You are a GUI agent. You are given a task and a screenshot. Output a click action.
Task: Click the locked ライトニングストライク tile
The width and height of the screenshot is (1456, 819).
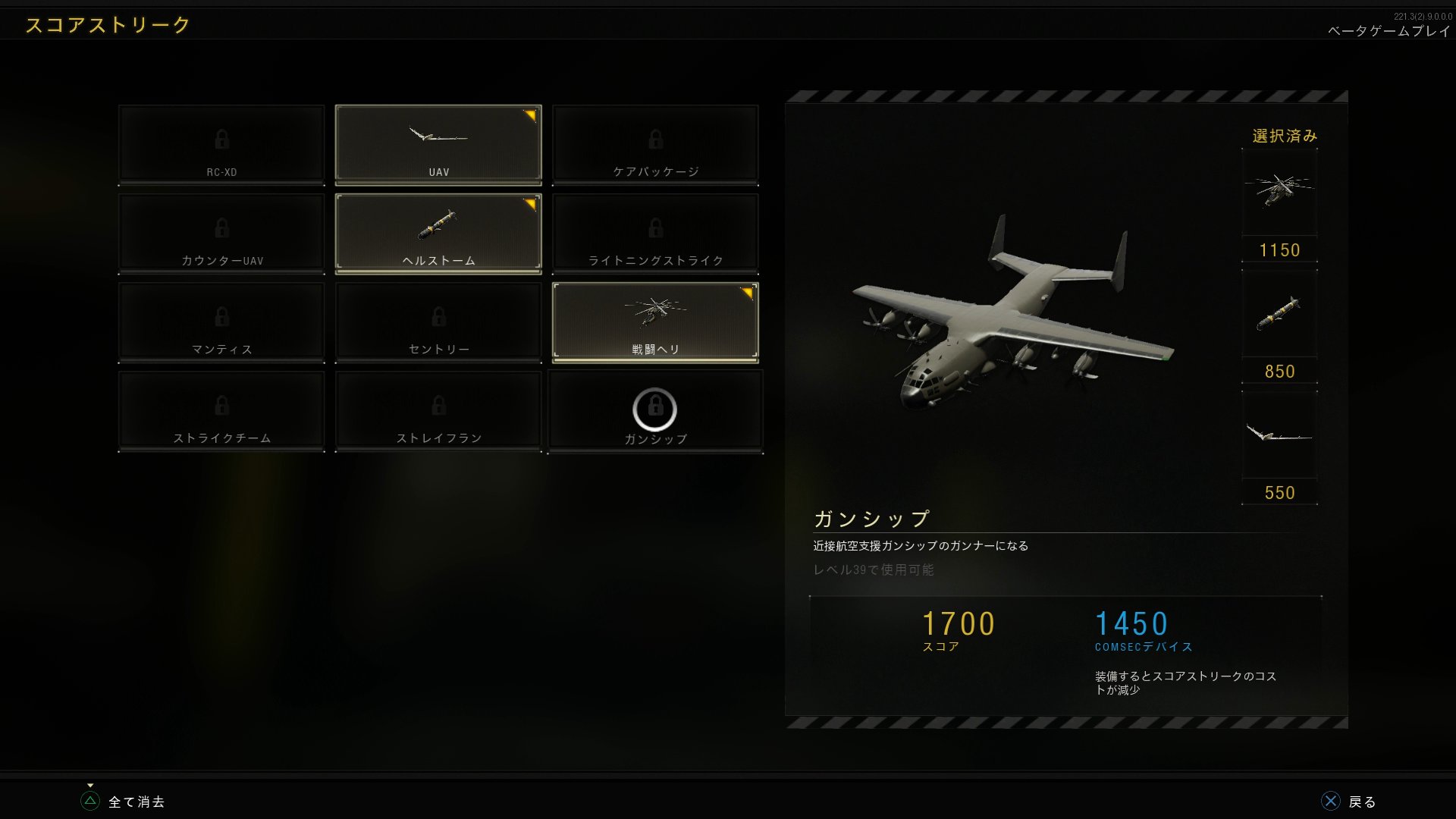point(655,231)
